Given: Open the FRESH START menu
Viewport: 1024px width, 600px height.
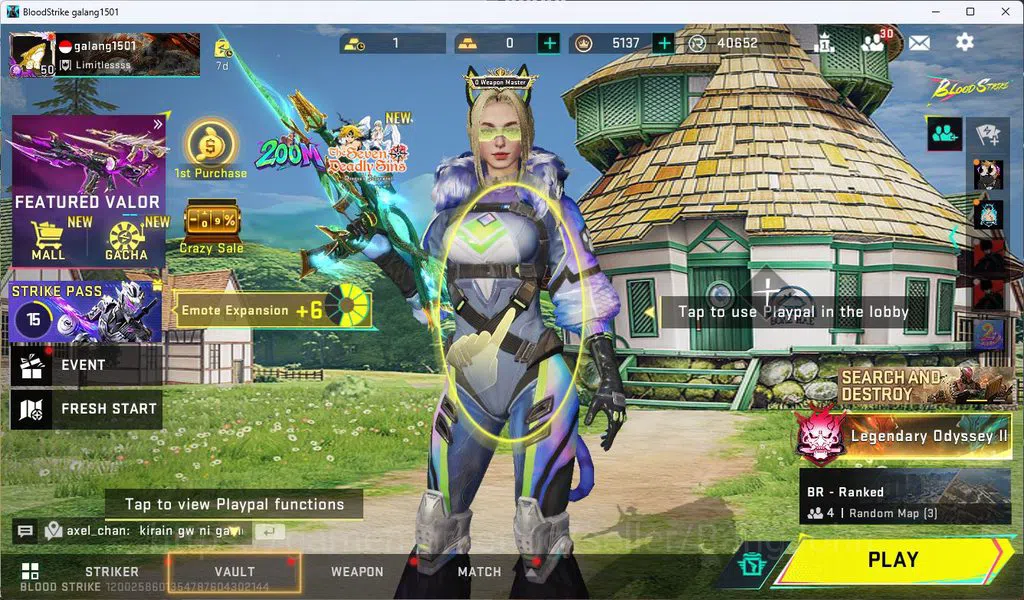Looking at the screenshot, I should pos(86,409).
